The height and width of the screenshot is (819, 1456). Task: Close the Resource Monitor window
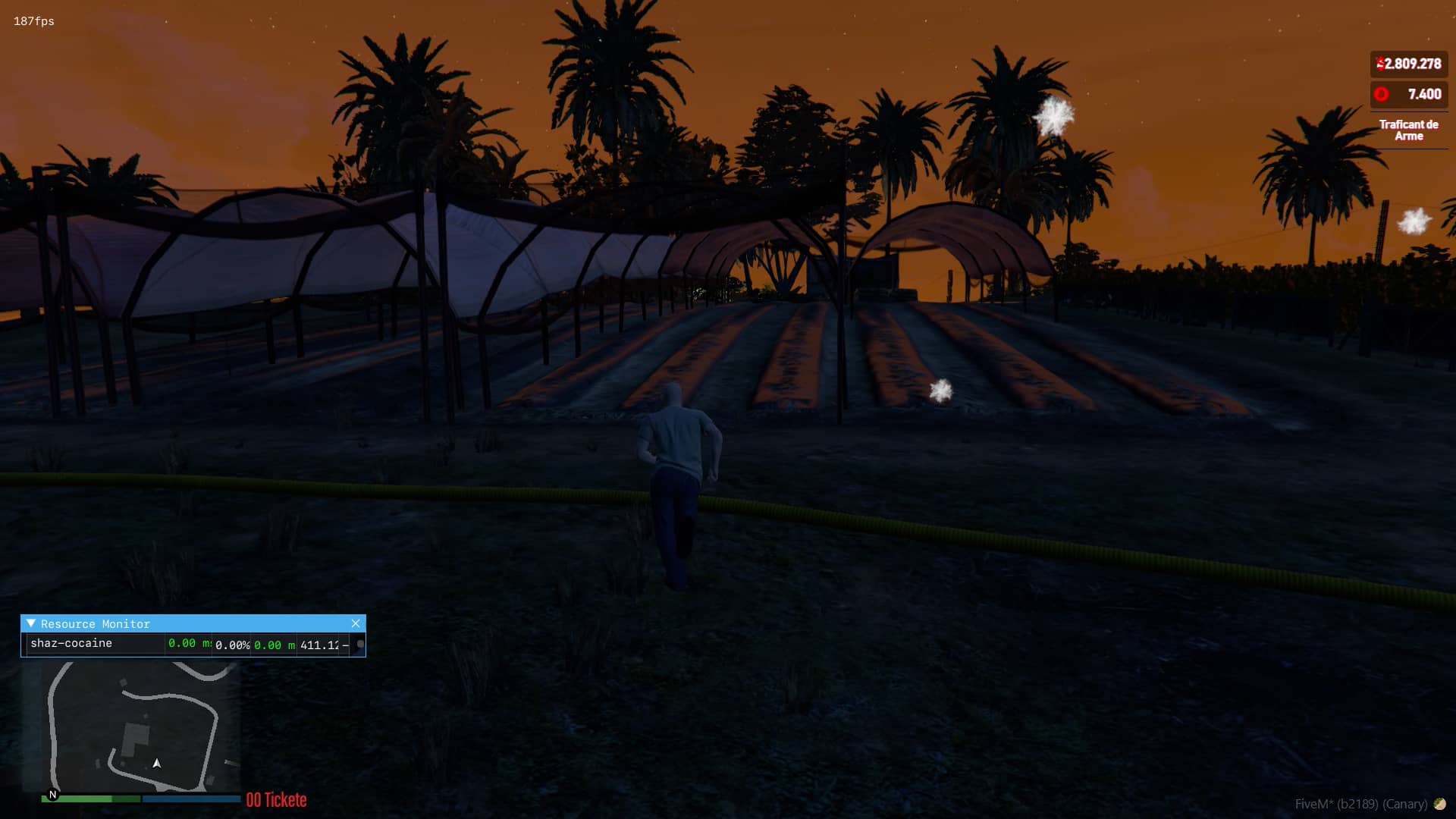coord(356,623)
